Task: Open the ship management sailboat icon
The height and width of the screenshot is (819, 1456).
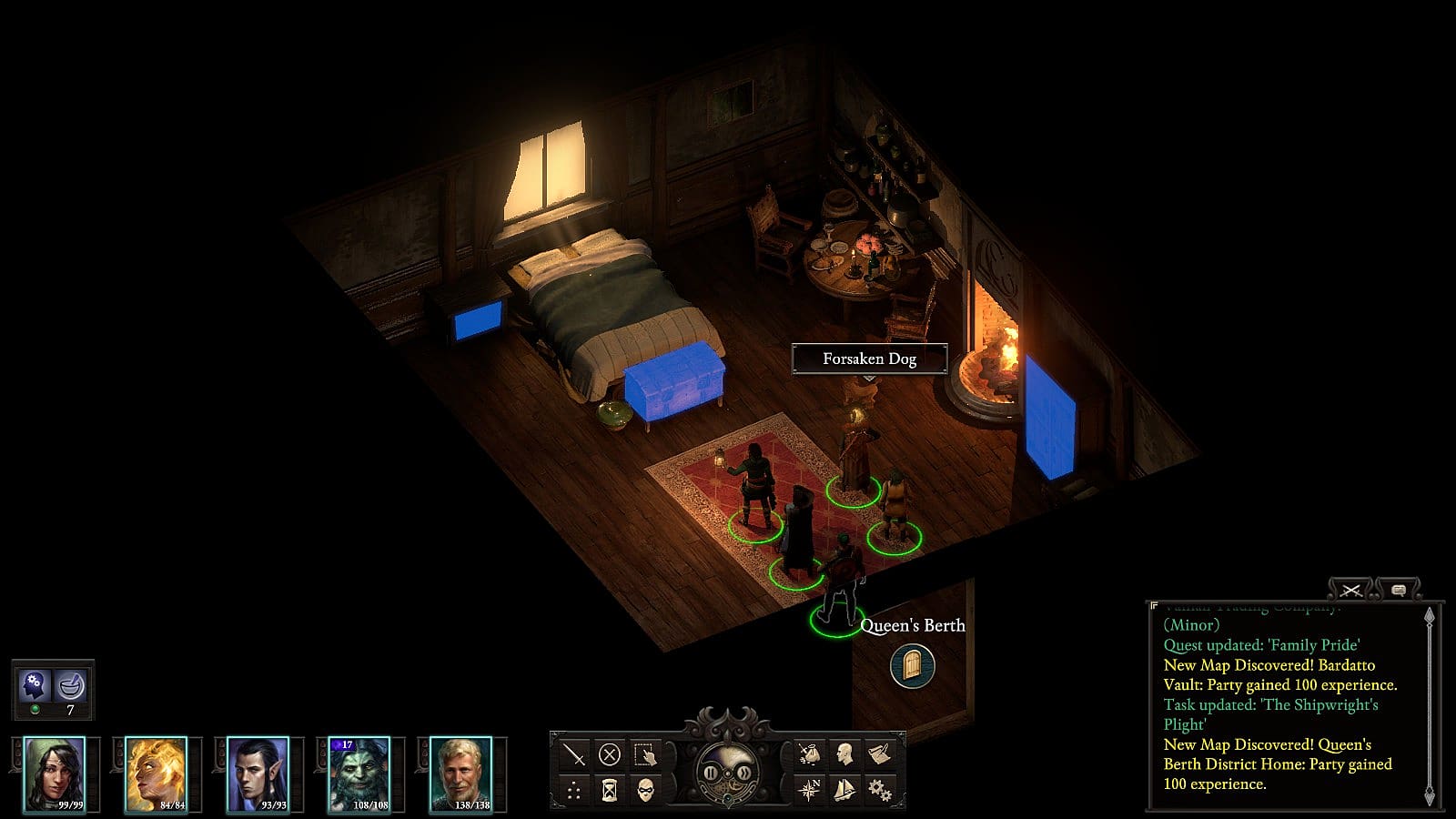Action: point(844,789)
